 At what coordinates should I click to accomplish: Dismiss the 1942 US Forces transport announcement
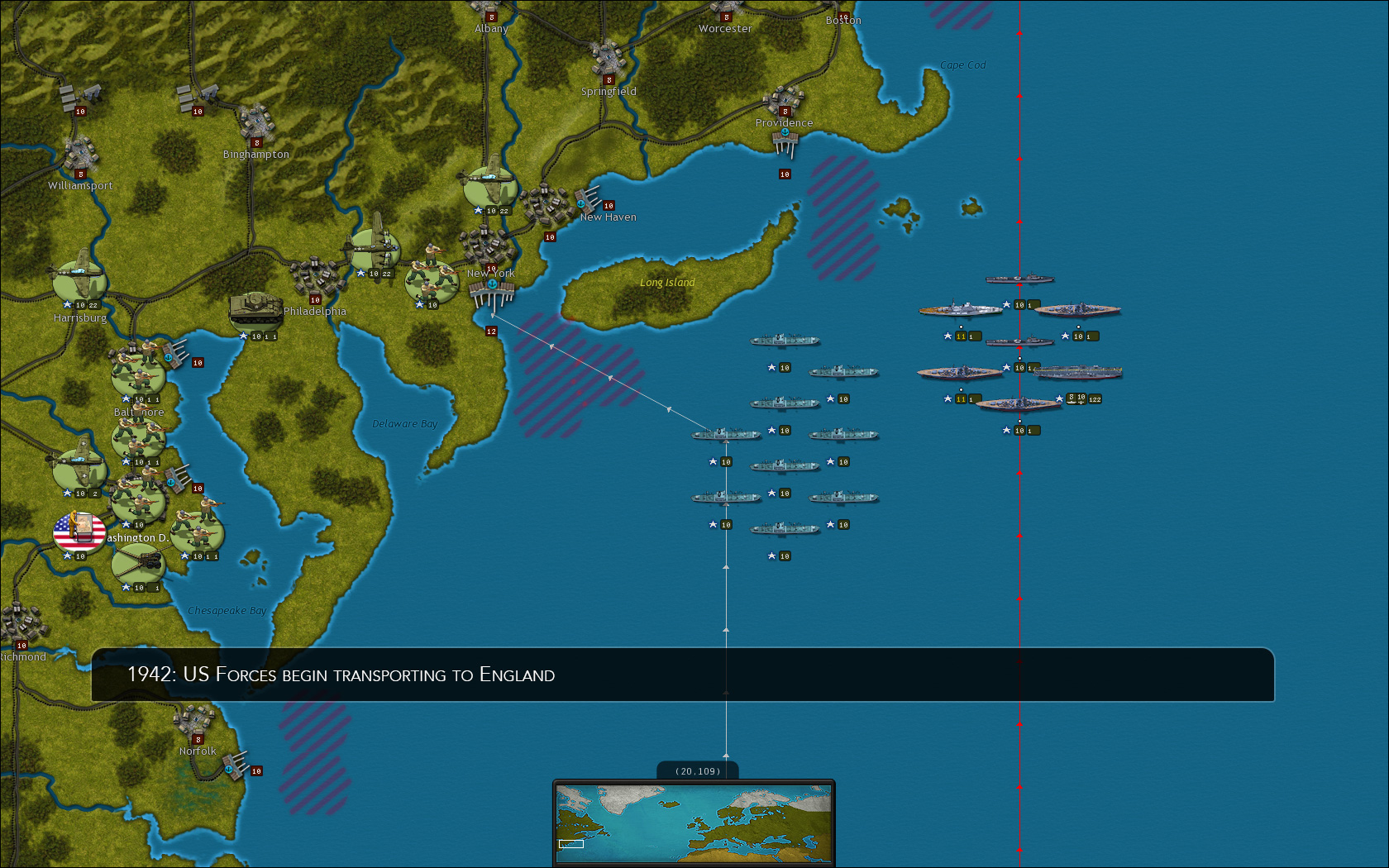pos(685,675)
